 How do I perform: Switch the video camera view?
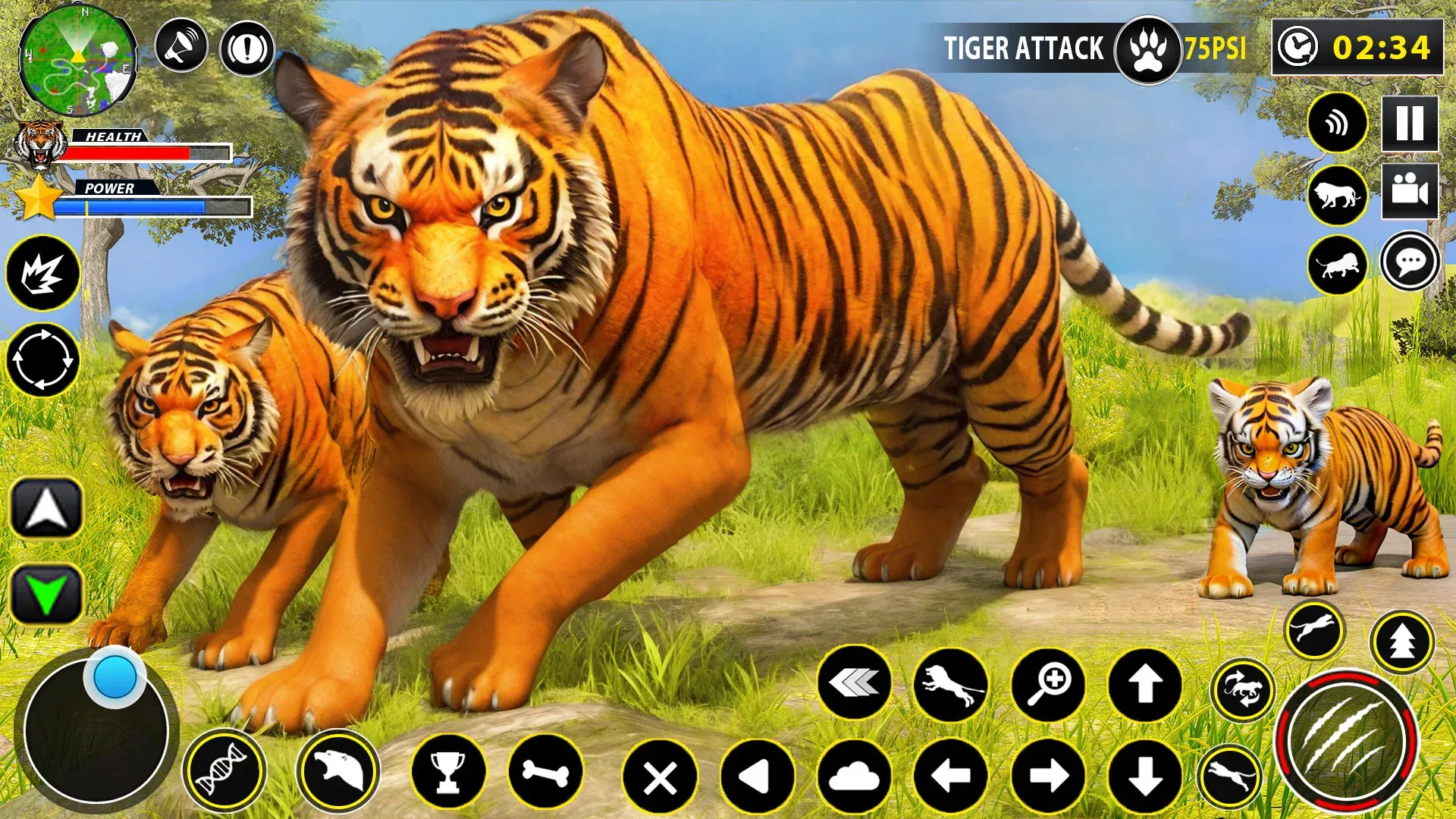coord(1410,190)
